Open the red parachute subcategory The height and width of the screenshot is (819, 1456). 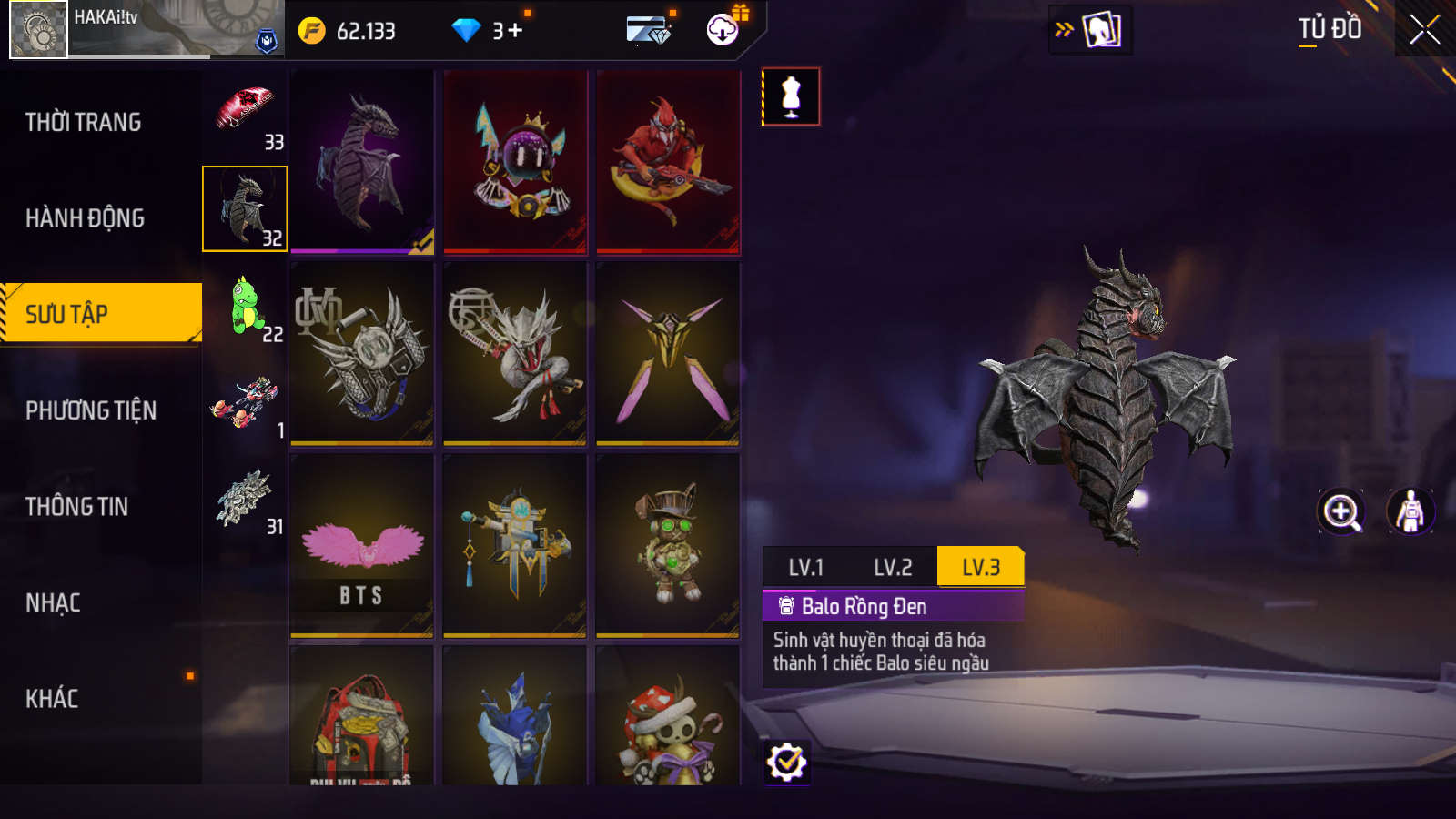[246, 114]
